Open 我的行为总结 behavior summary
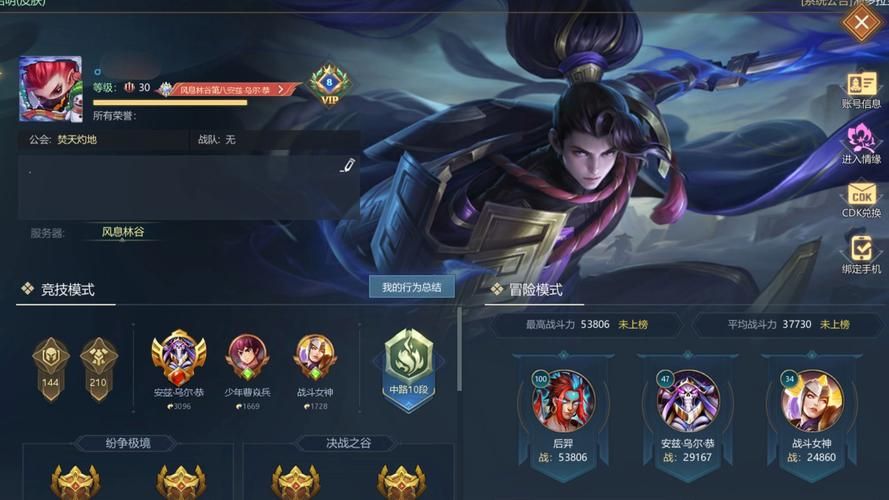This screenshot has width=889, height=500. [411, 288]
